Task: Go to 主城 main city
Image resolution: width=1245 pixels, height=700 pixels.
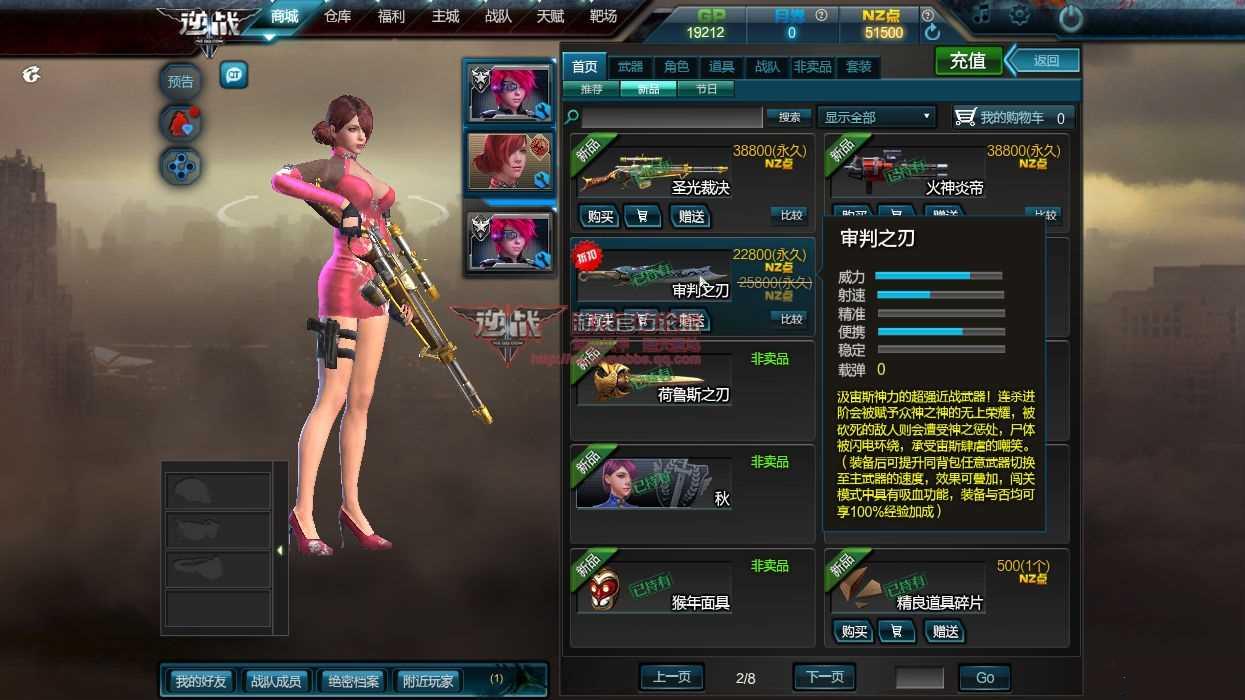Action: pos(445,16)
